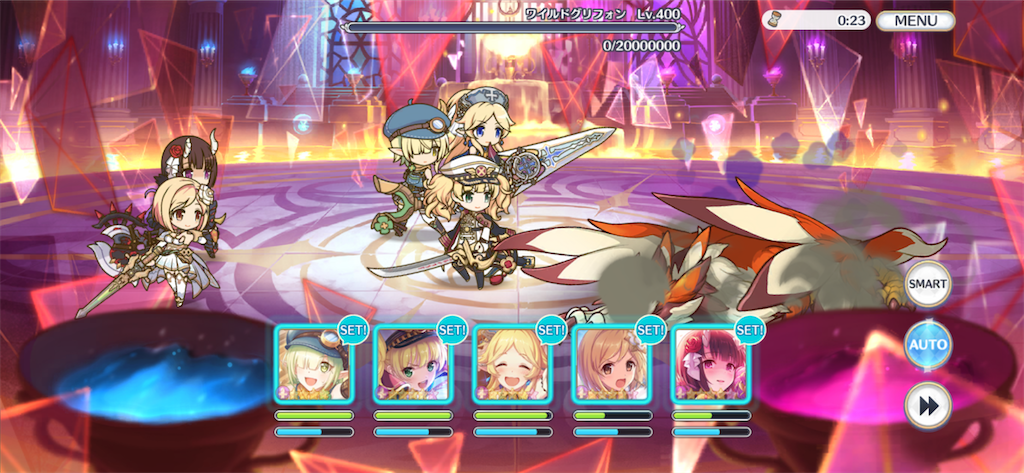Activate the fast-forward speed button
The image size is (1024, 473).
(x=927, y=406)
